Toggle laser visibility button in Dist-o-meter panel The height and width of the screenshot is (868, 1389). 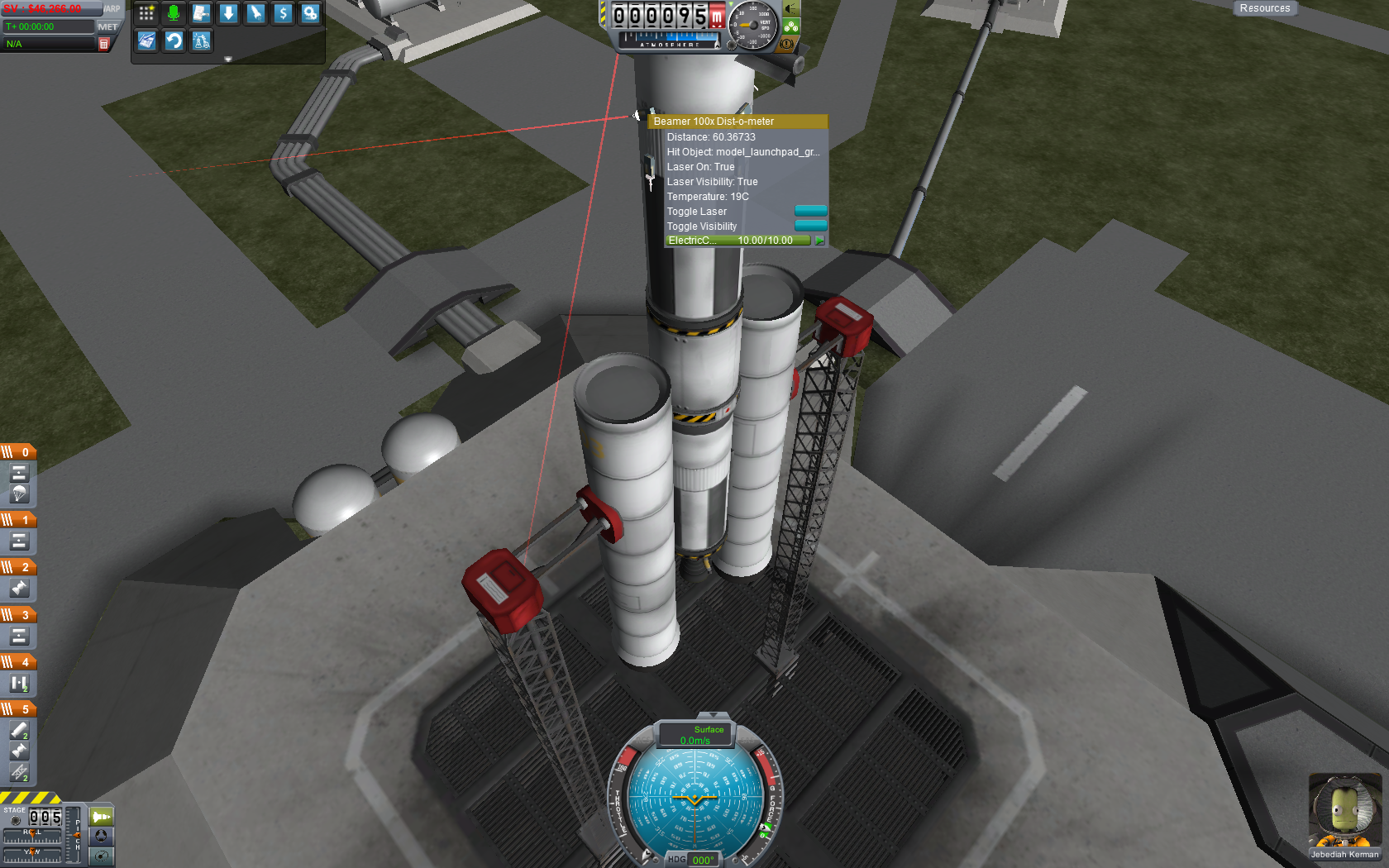coord(810,226)
